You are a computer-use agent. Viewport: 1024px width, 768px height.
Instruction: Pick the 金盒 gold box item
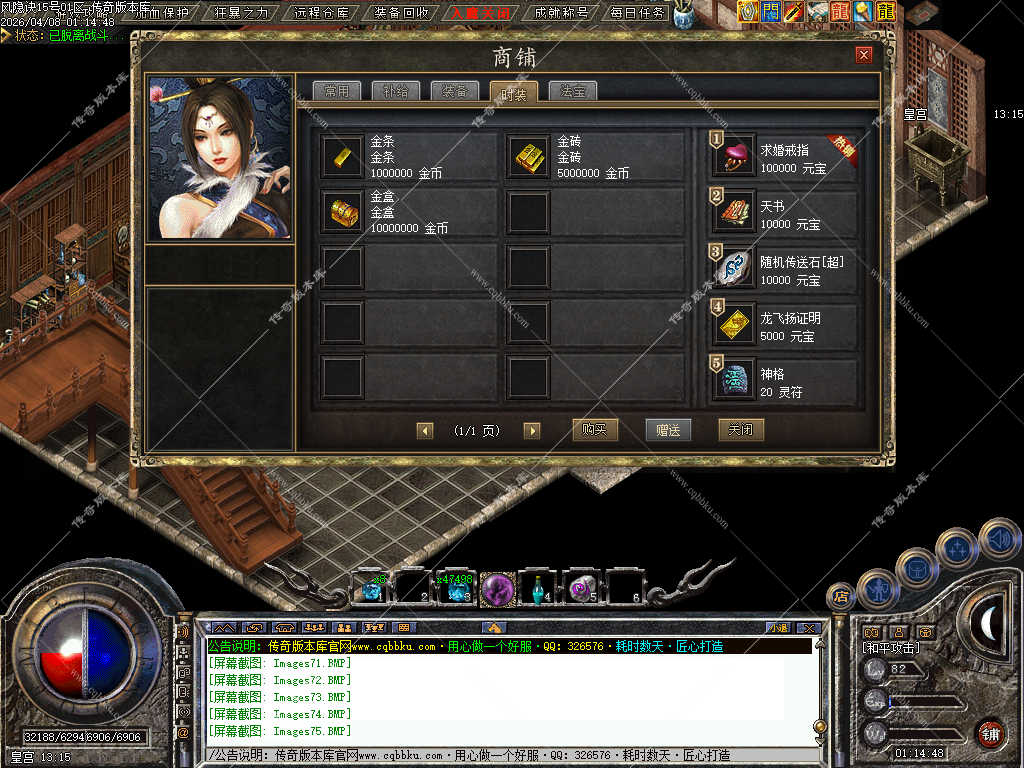(x=343, y=212)
